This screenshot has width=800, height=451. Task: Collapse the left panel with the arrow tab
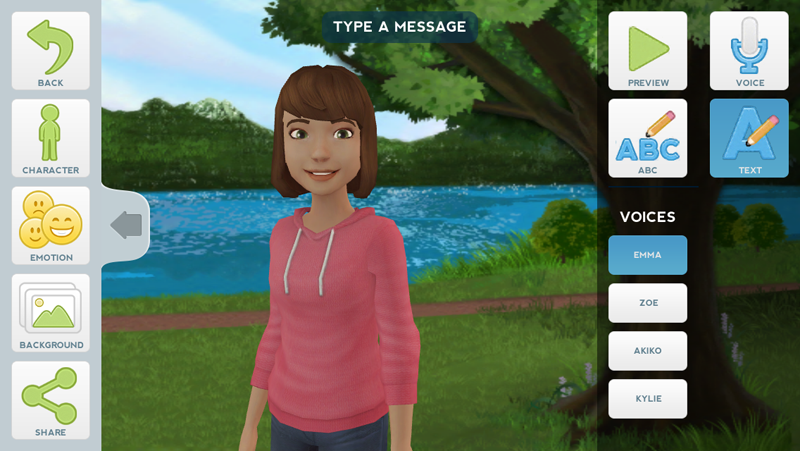[126, 225]
